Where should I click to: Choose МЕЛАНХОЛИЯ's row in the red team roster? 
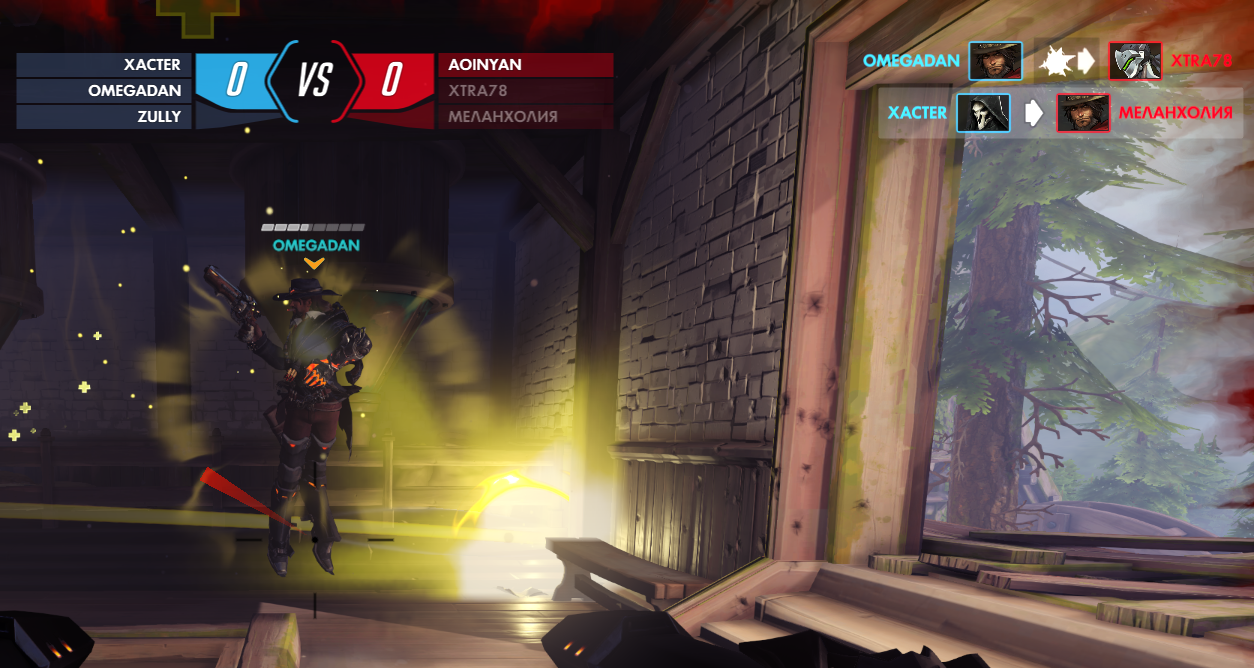tap(525, 117)
